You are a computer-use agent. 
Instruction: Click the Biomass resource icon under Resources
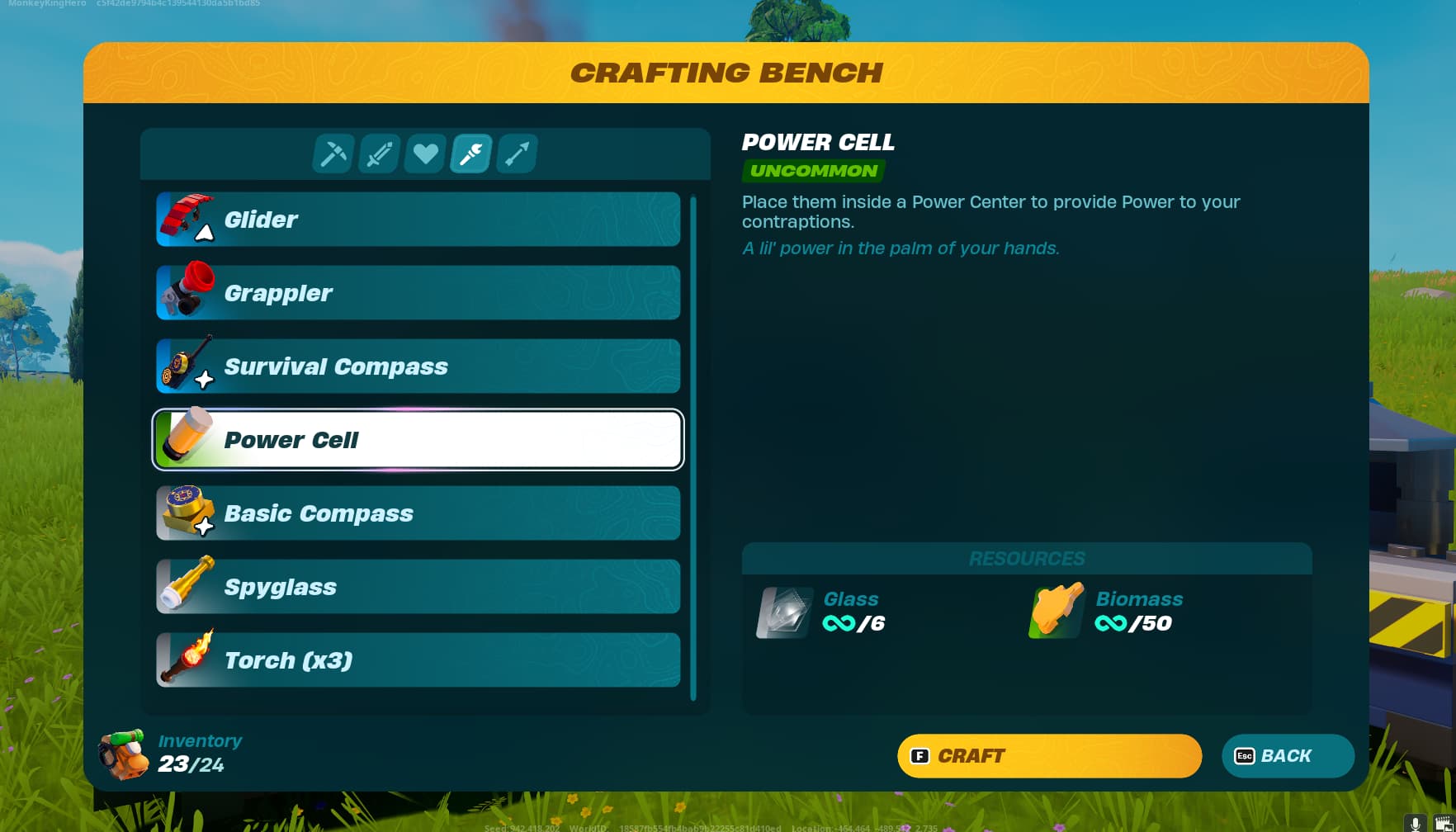tap(1057, 612)
